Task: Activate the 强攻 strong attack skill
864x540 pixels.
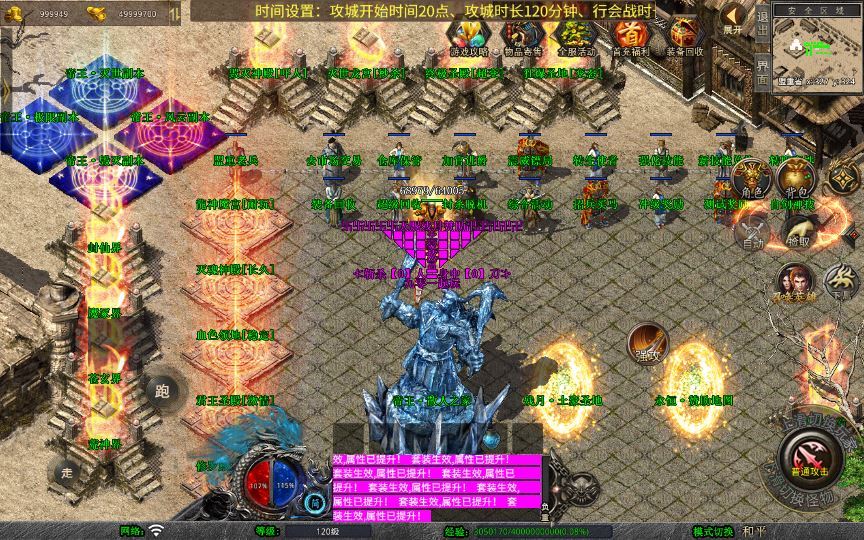Action: (645, 344)
